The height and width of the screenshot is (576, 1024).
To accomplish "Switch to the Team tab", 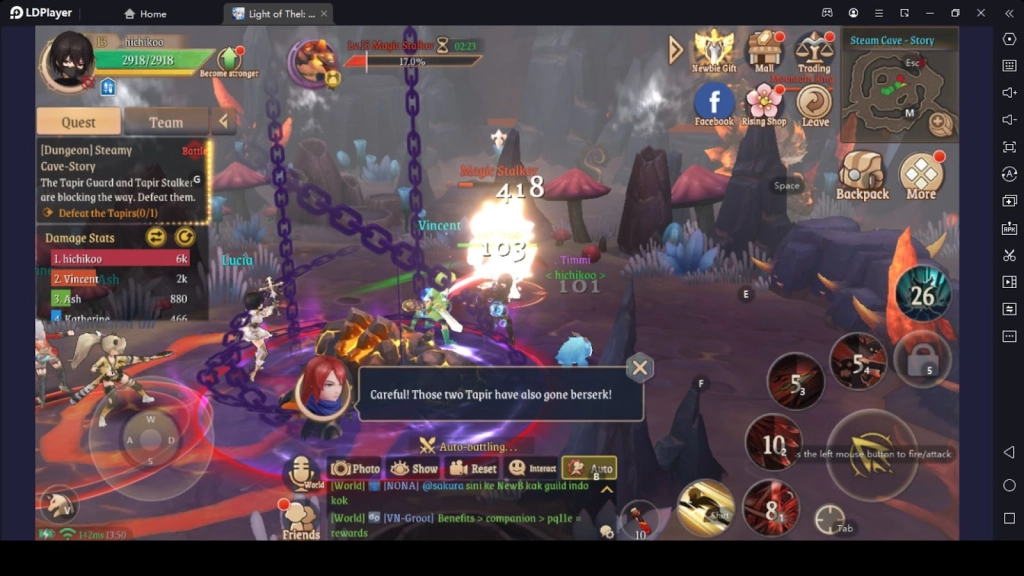I will [166, 122].
